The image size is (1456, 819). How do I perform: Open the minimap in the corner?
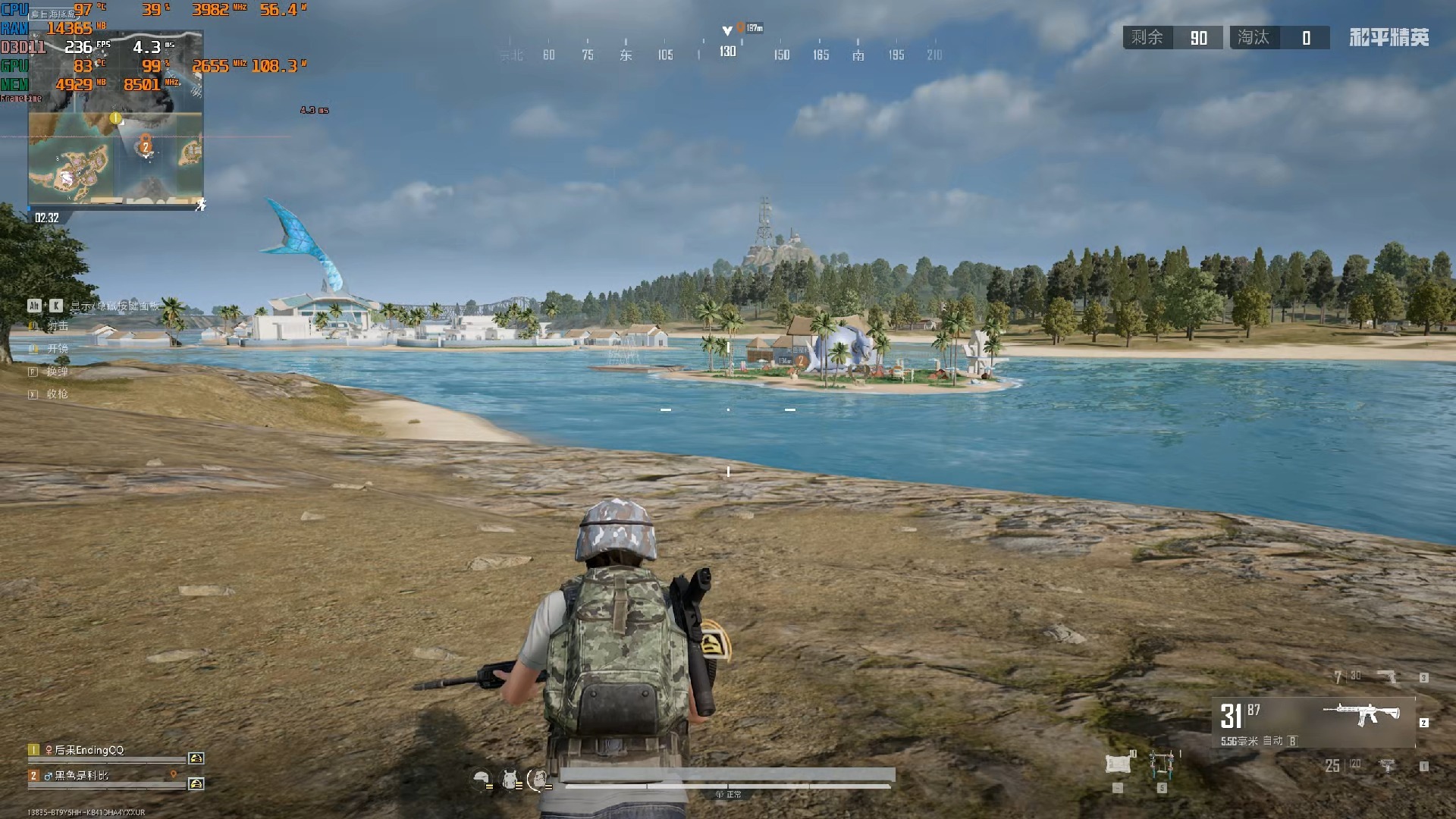[115, 120]
